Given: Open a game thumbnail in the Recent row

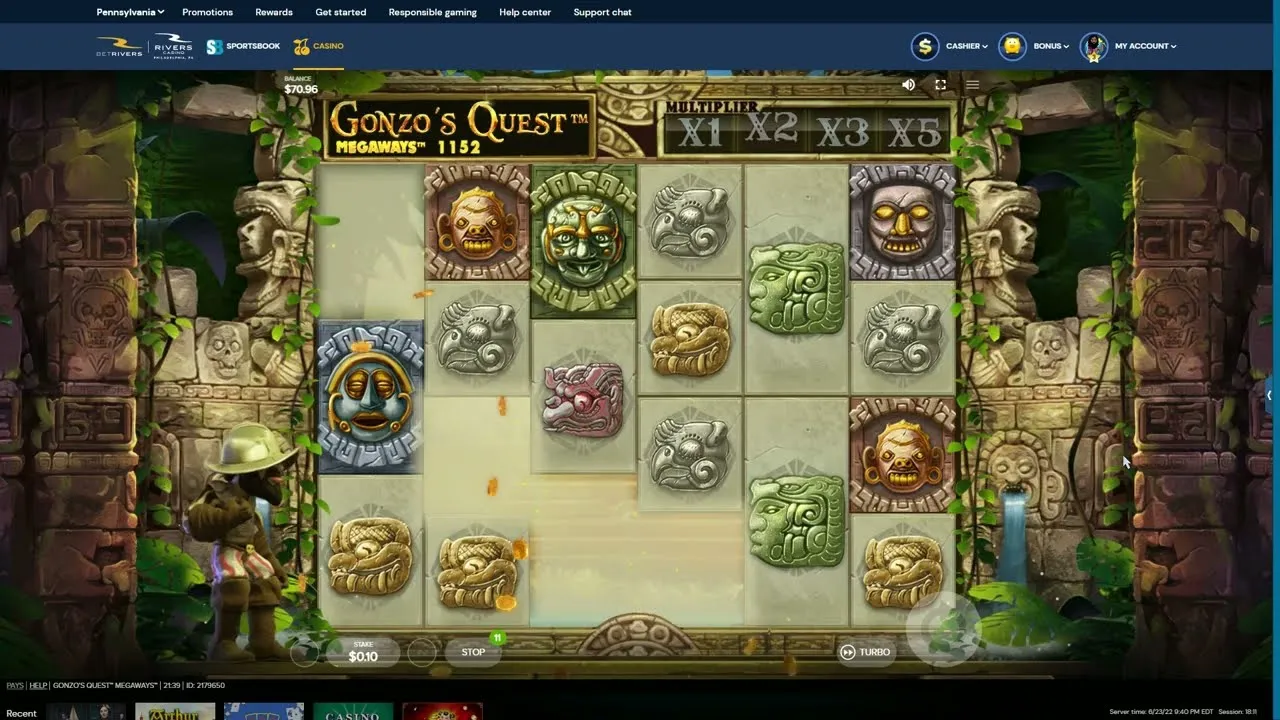Looking at the screenshot, I should click(x=174, y=711).
